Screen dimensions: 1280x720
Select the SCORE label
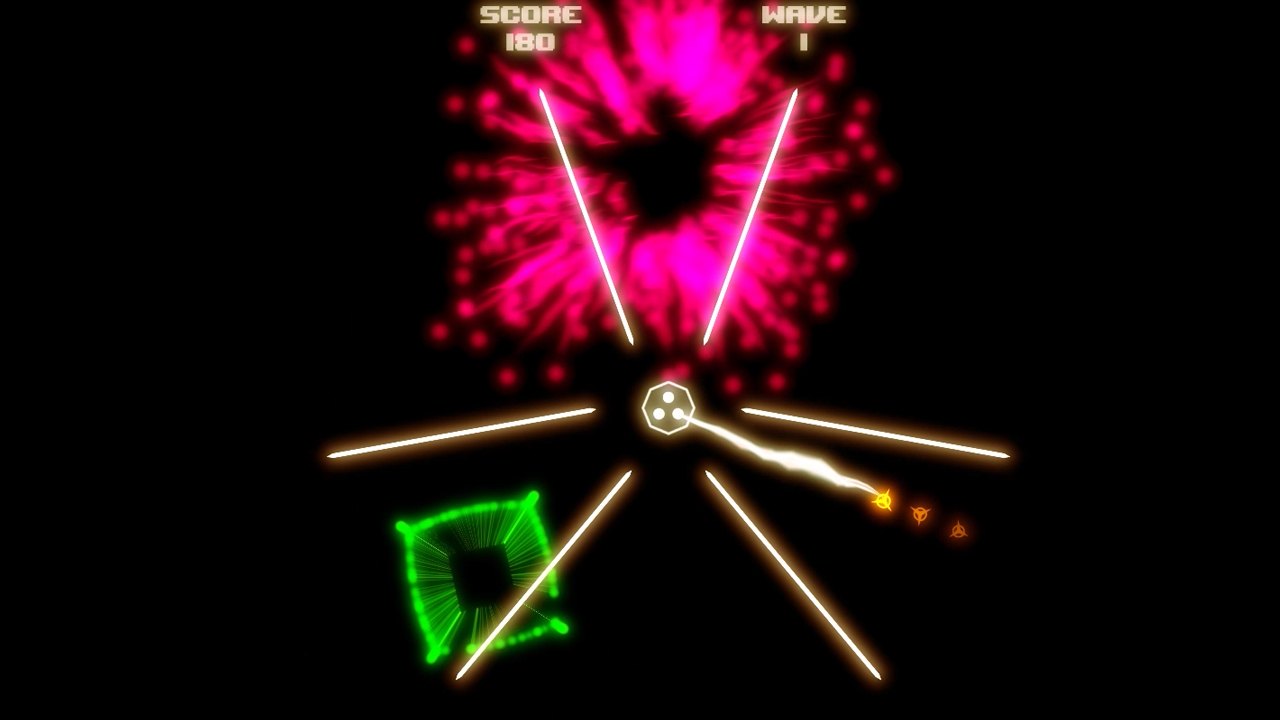(529, 14)
